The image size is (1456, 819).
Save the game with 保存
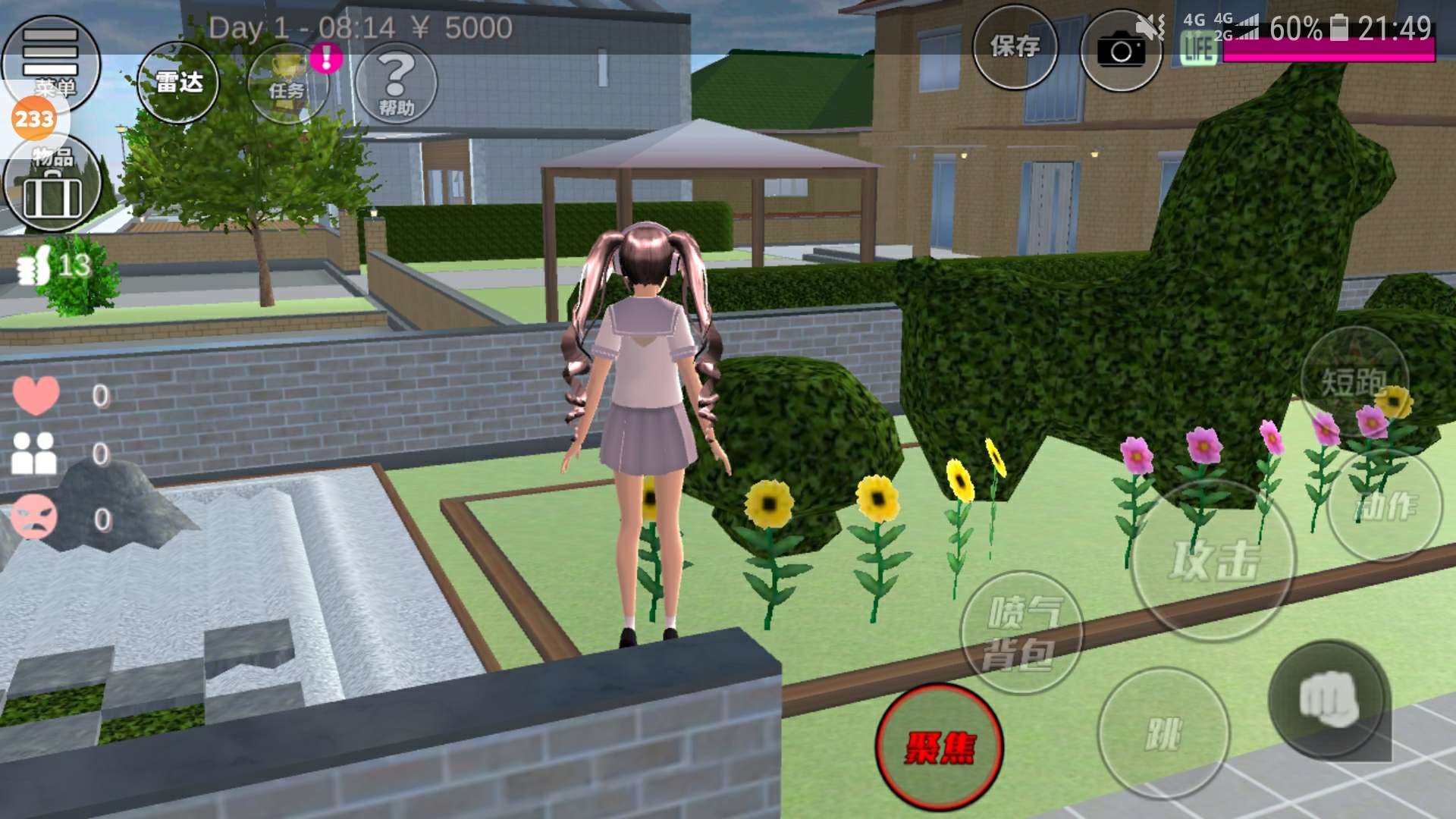[x=1015, y=48]
